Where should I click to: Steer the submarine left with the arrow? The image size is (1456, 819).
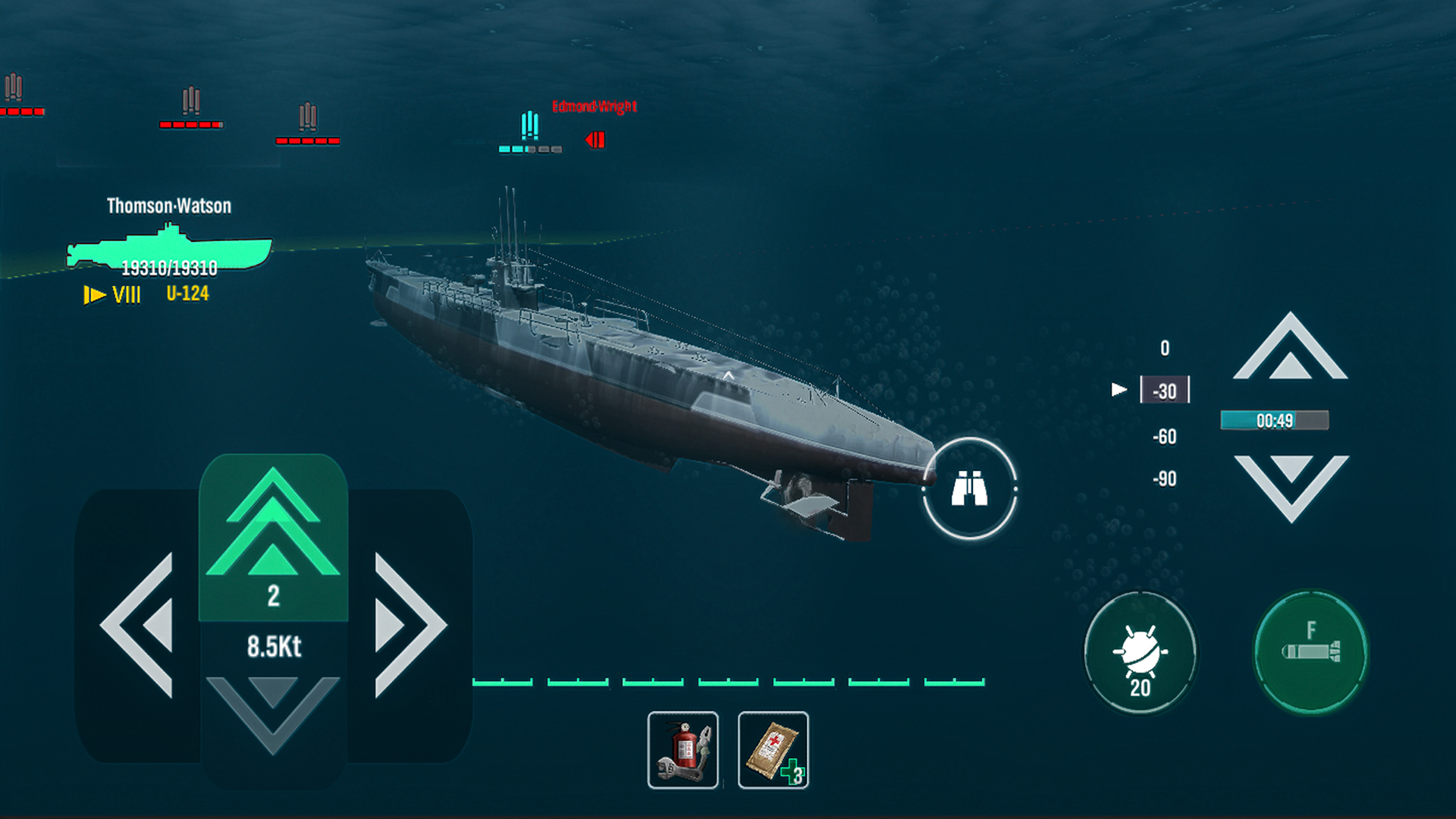(140, 626)
